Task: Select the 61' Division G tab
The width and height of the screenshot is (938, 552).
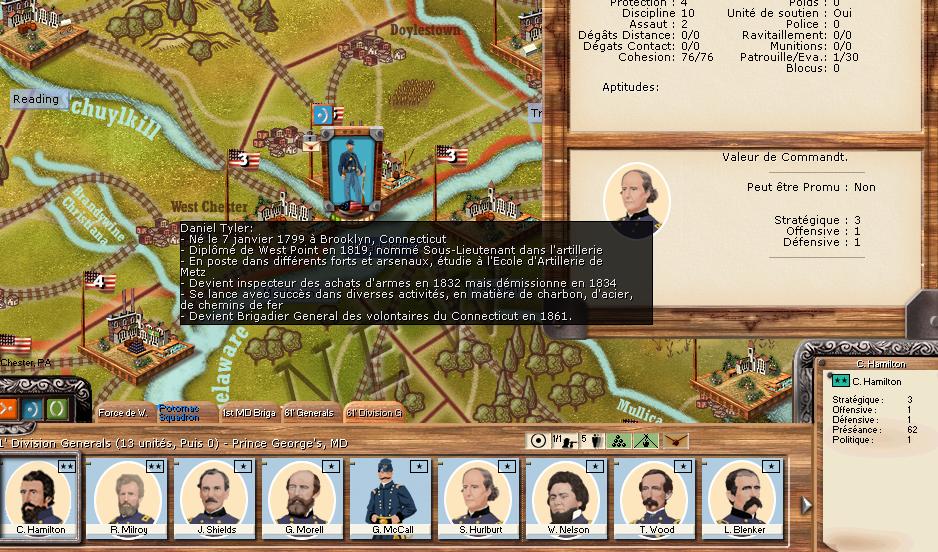Action: click(x=372, y=412)
